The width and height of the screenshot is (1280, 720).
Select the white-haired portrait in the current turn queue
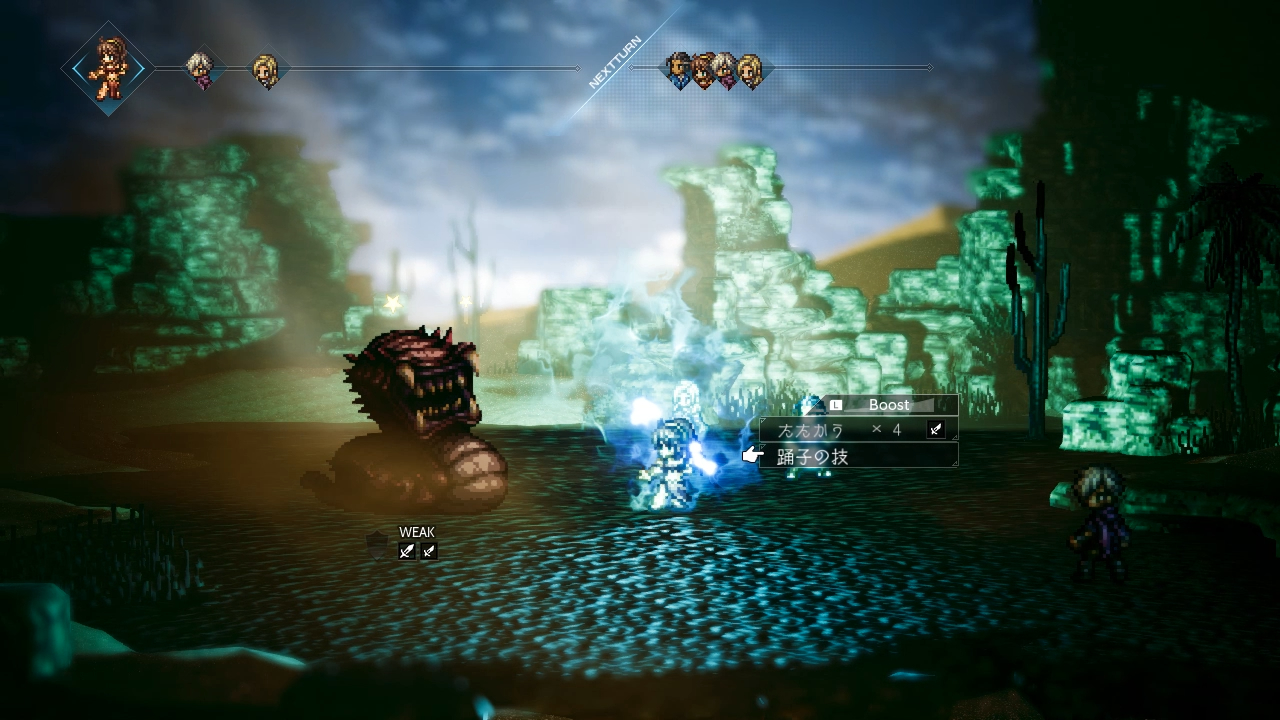point(203,69)
